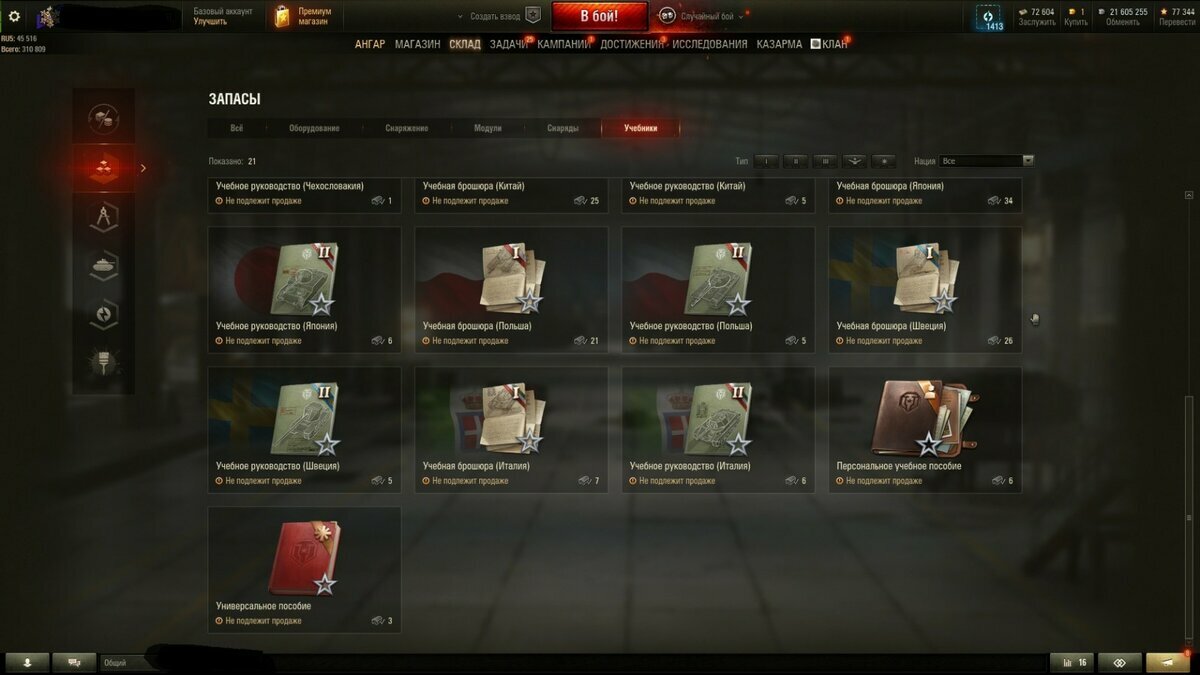Switch to the Снаряды tab
The image size is (1200, 675).
click(x=562, y=128)
